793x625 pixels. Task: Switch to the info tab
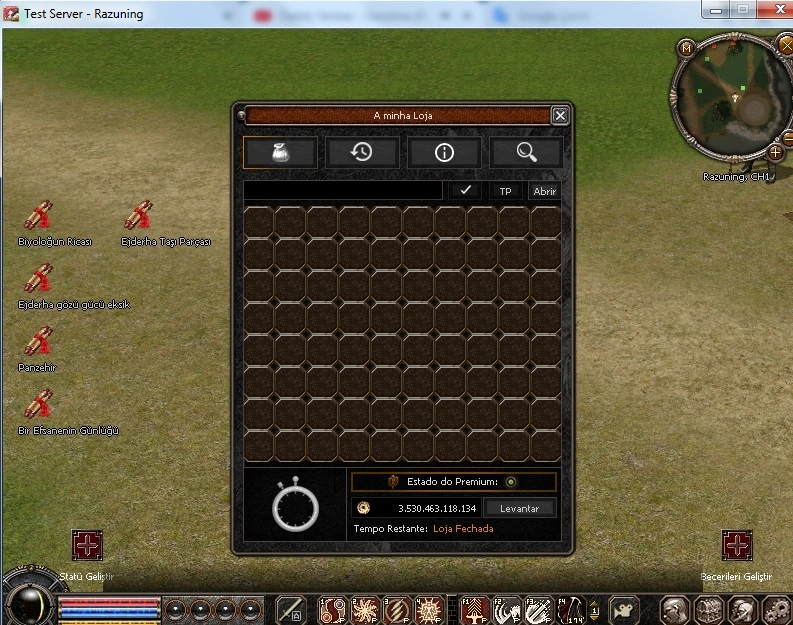coord(444,152)
